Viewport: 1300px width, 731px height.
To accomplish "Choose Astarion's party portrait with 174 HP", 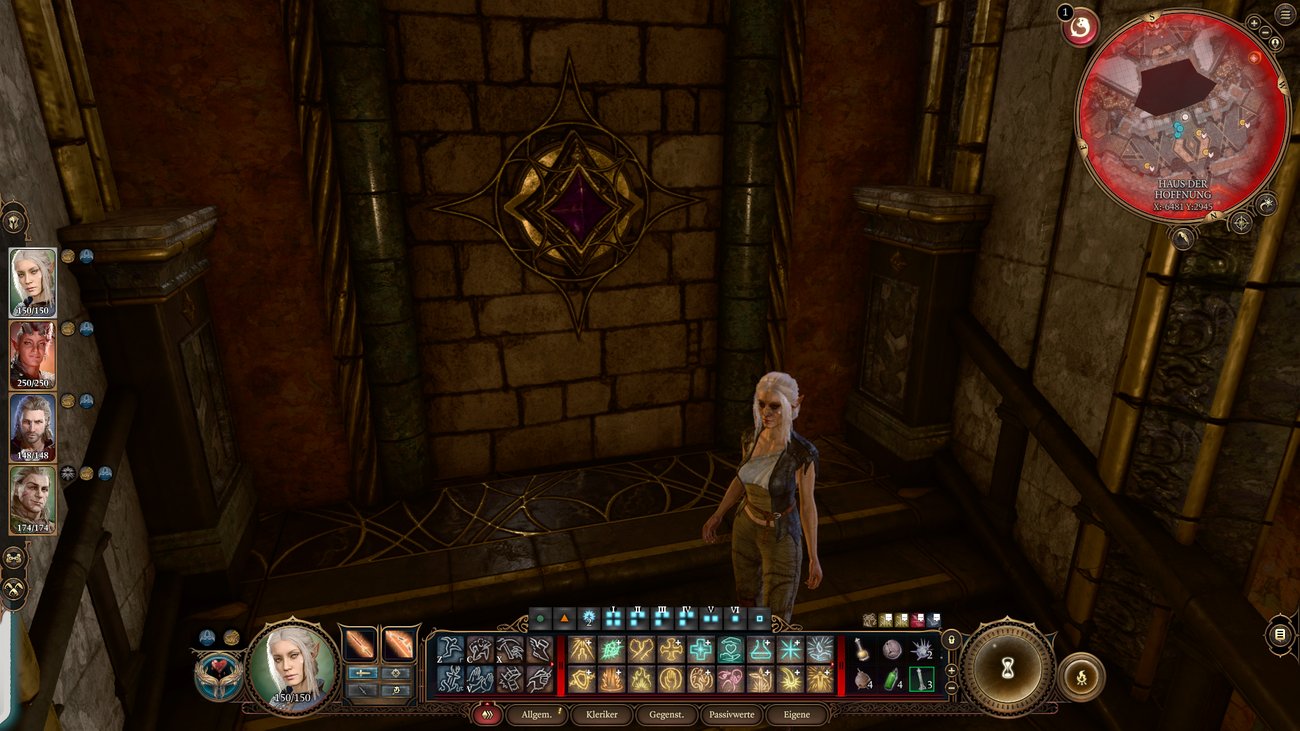I will (33, 499).
